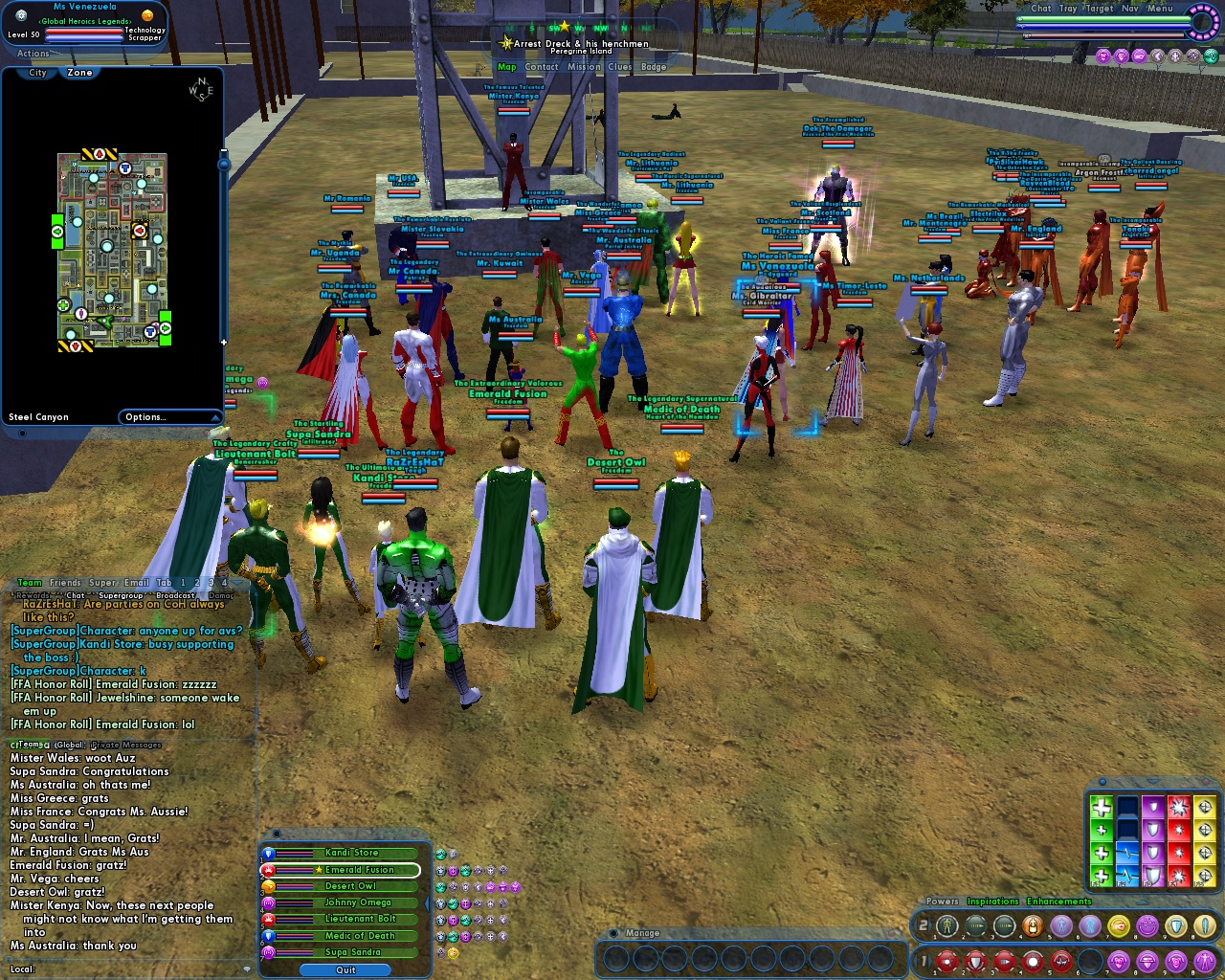Open the chat tab chevron next to Tab 4

click(236, 583)
